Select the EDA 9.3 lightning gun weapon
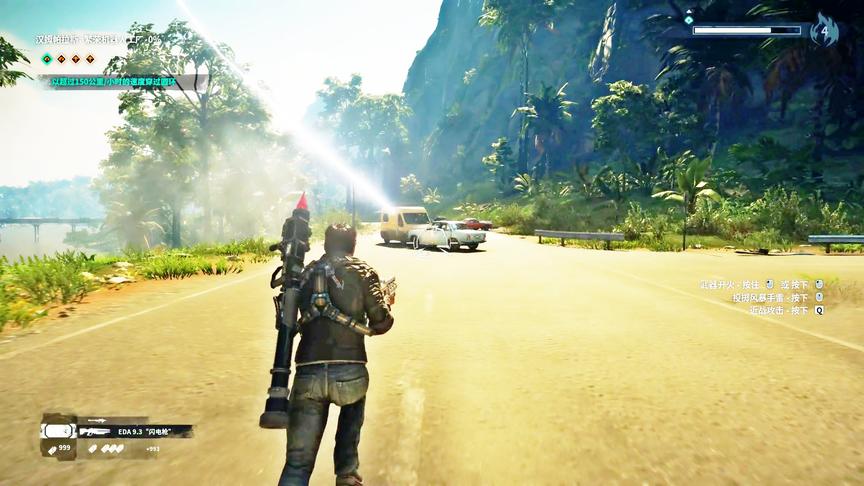This screenshot has height=486, width=864. [135, 431]
